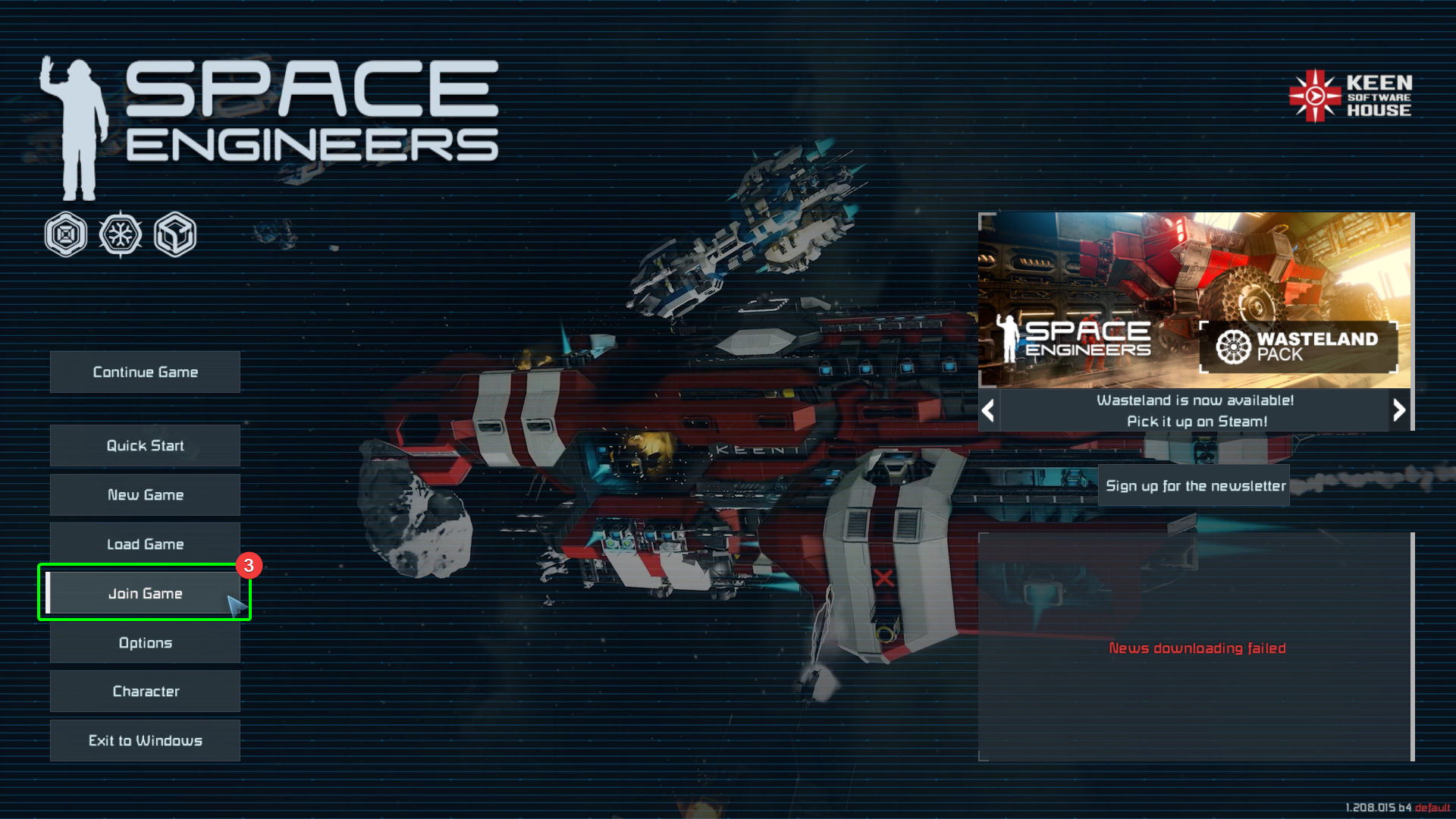
Task: Open the Options menu
Action: pos(145,642)
